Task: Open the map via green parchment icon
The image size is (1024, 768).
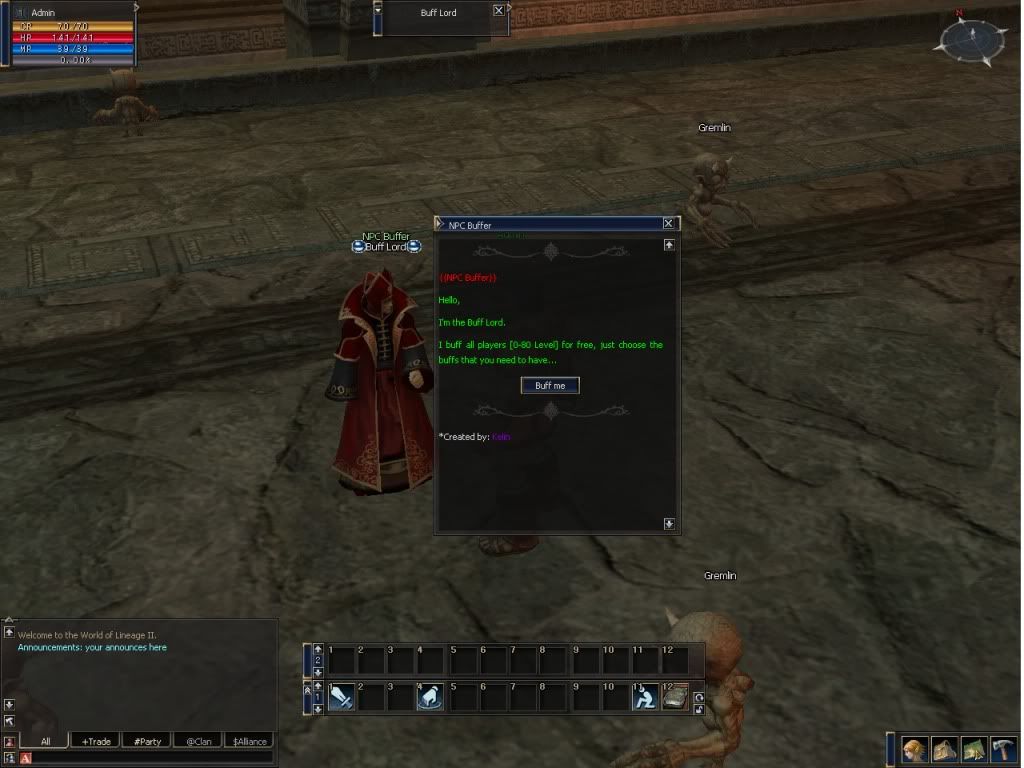Action: [974, 750]
